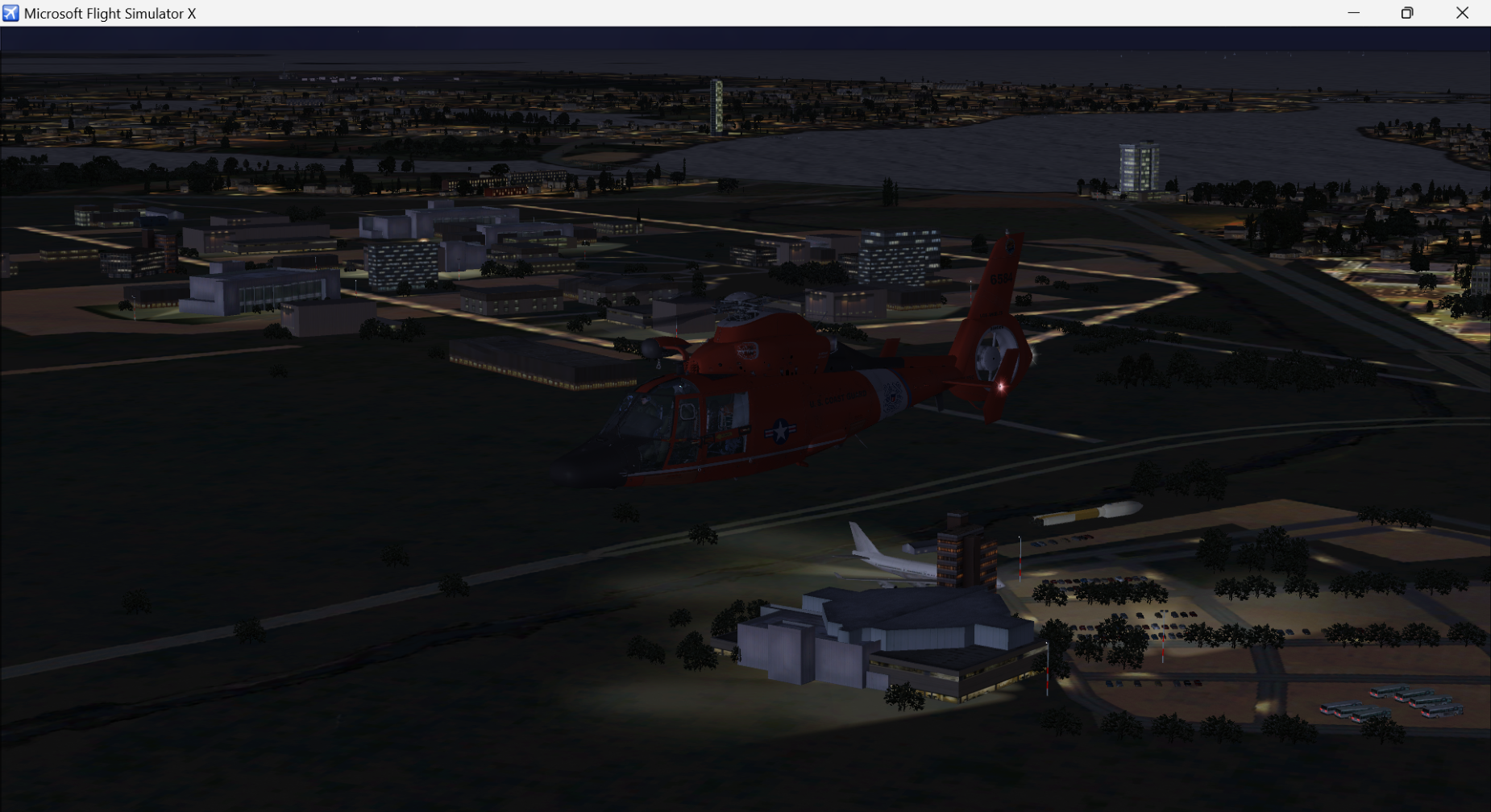Select the tail rotor hub of the helicopter
The height and width of the screenshot is (812, 1491).
(993, 358)
